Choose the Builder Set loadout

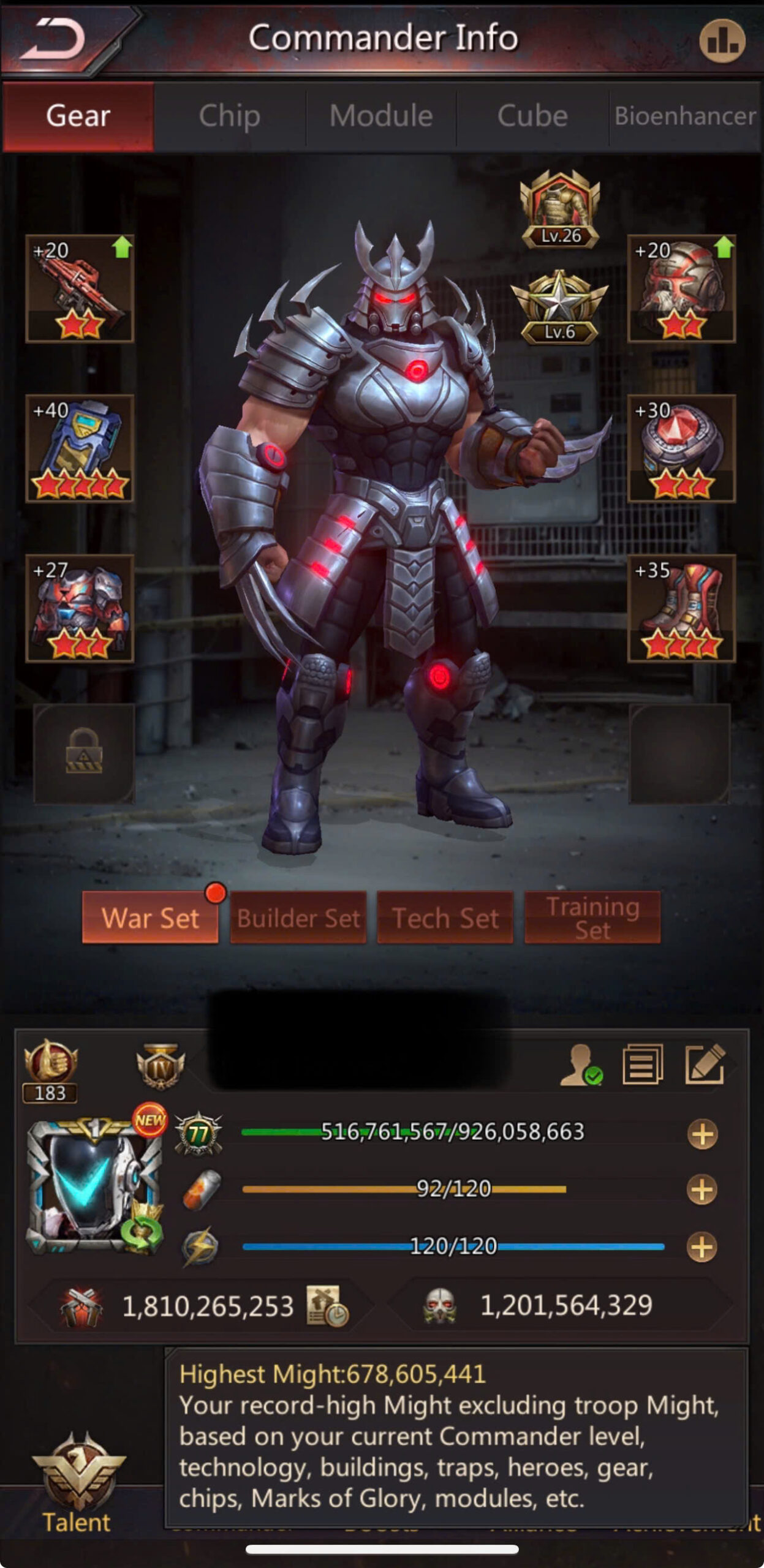(298, 918)
